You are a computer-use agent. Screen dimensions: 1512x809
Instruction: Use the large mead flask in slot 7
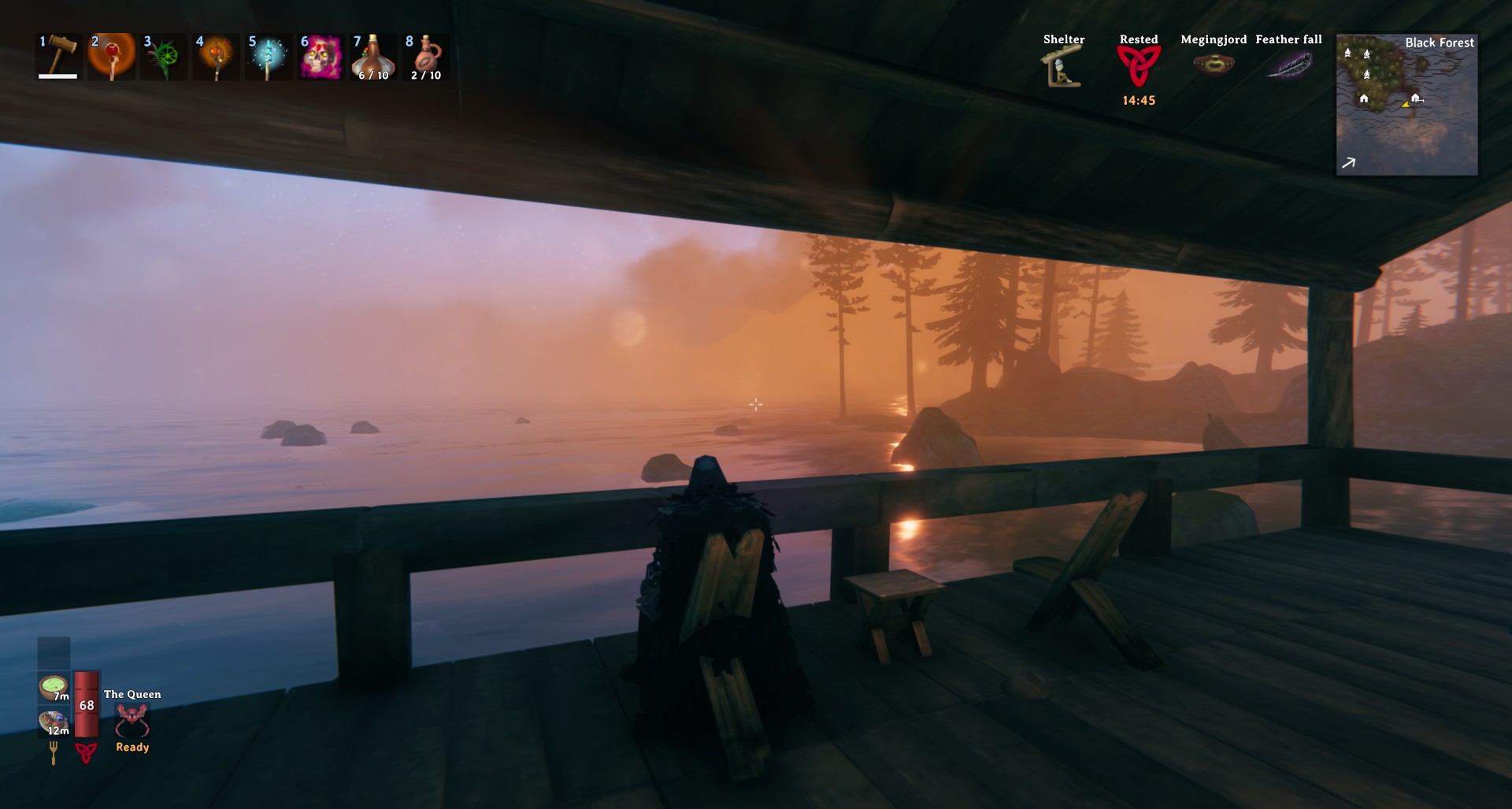point(373,56)
